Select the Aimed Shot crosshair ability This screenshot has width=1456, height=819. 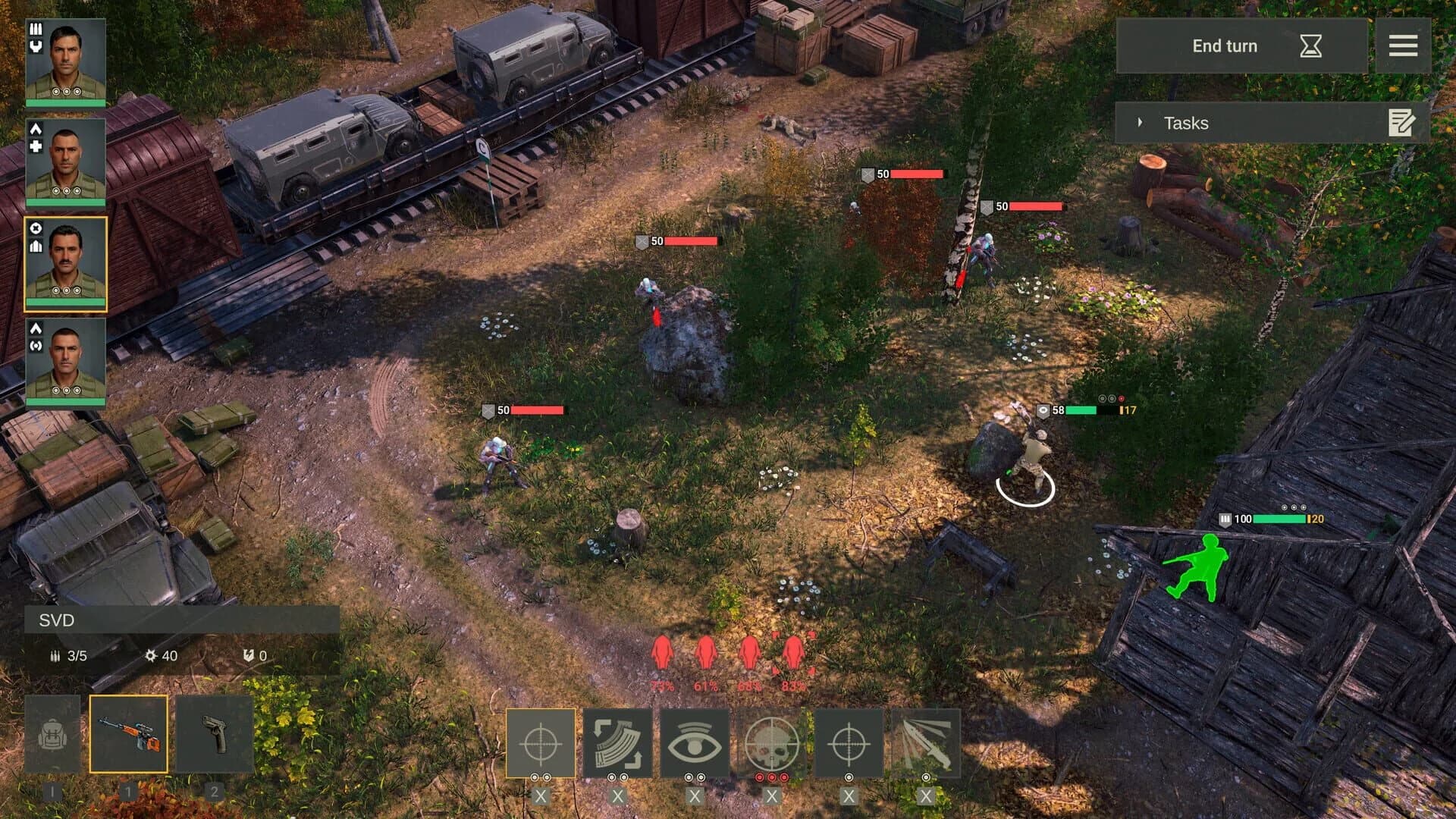[x=541, y=744]
